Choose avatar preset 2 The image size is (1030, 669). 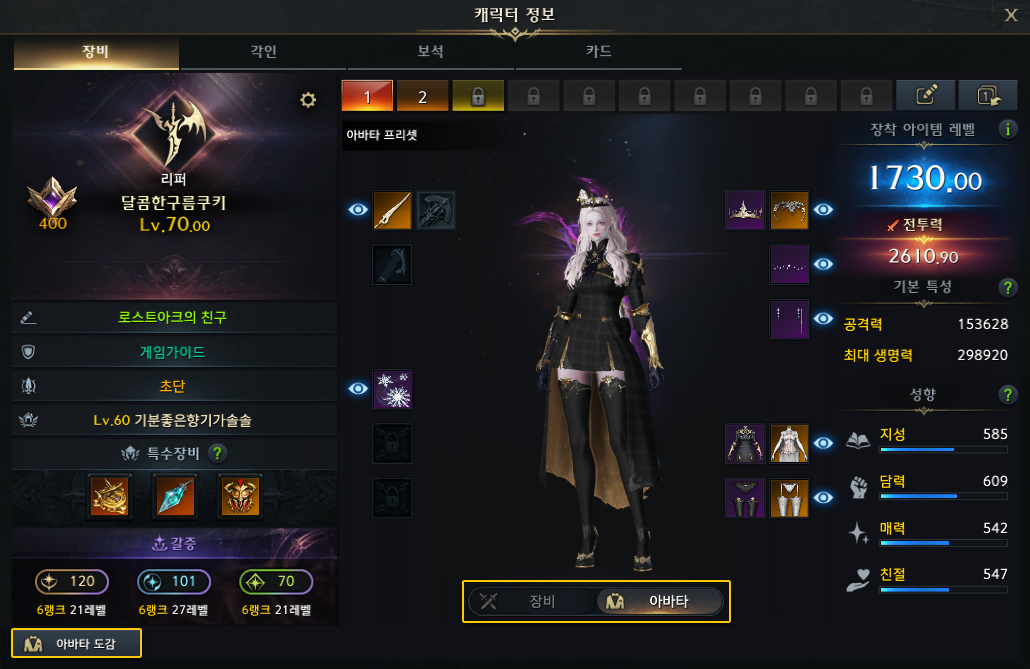422,96
